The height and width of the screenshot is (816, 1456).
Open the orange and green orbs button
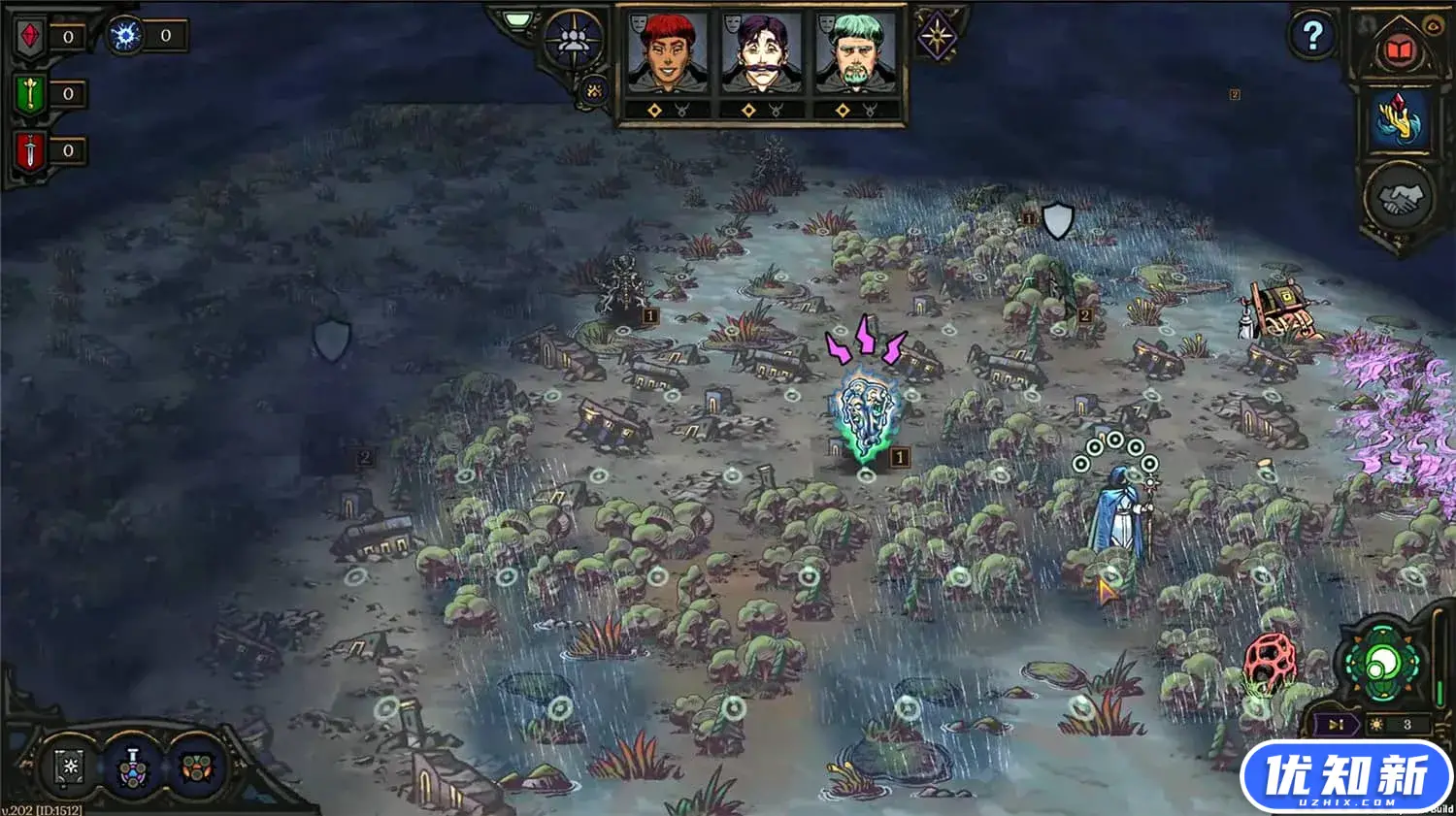[x=197, y=767]
